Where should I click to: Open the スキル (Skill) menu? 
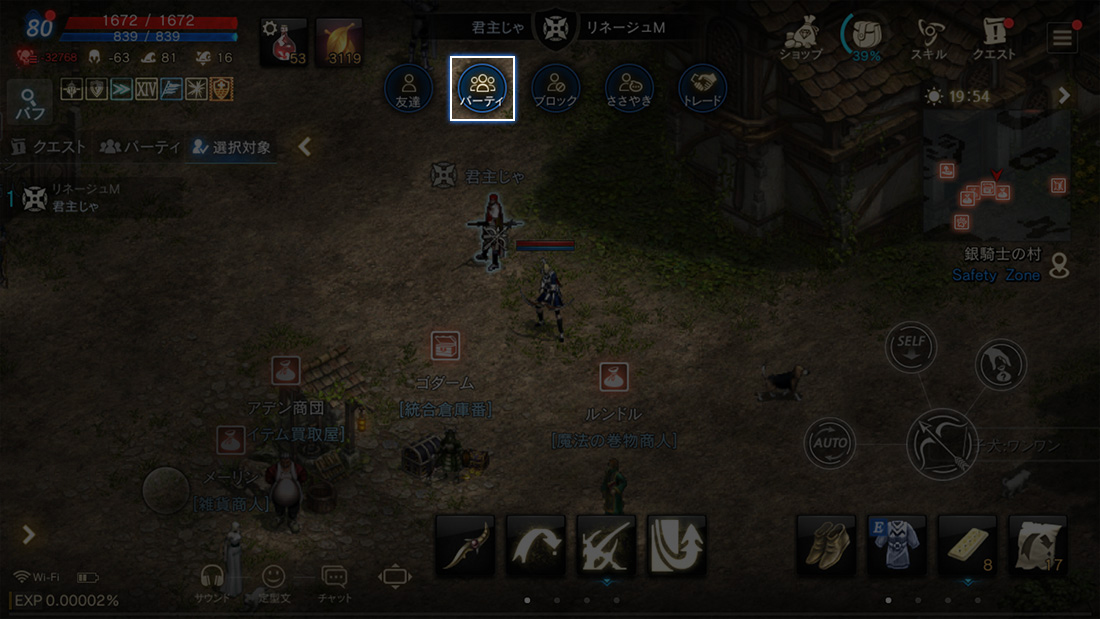930,38
